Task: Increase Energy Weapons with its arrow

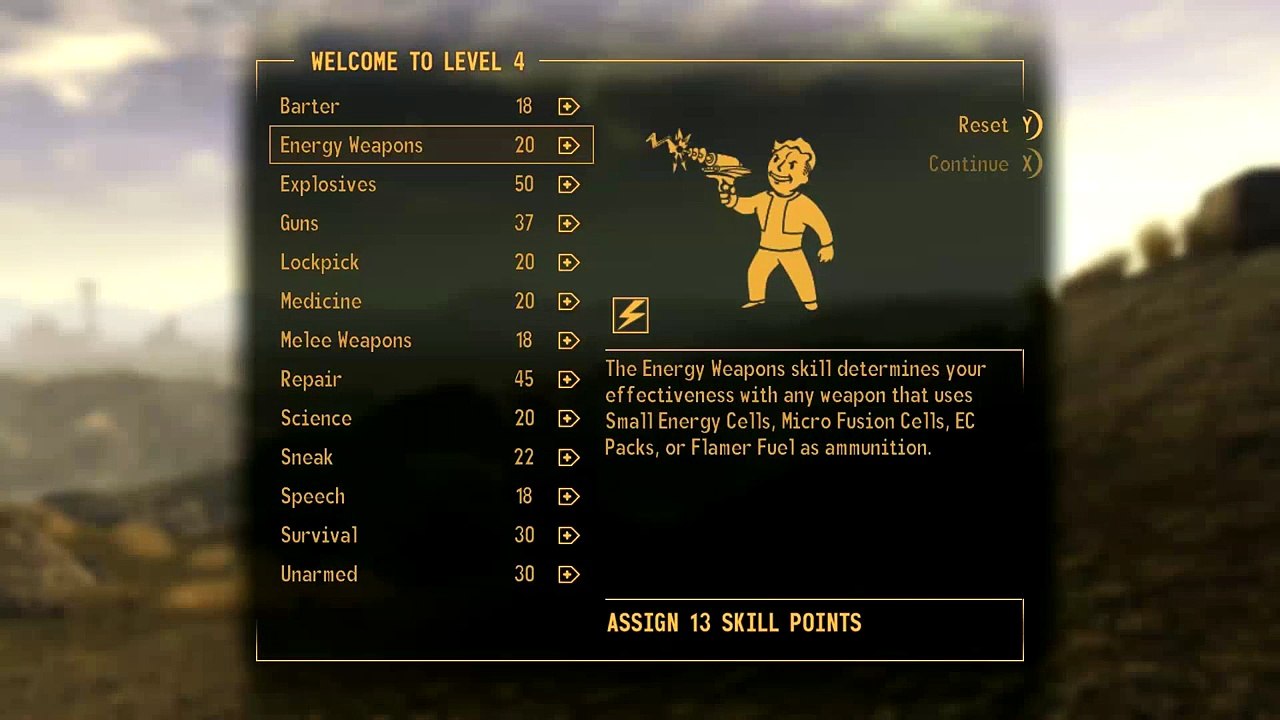Action: [x=569, y=145]
